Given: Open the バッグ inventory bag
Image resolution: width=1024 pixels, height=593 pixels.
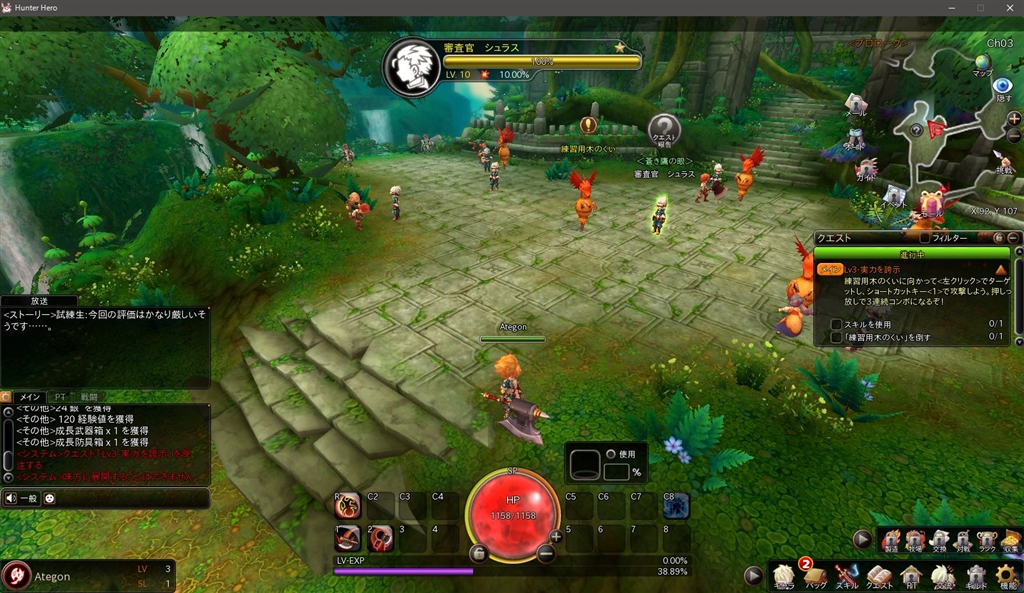Looking at the screenshot, I should point(815,576).
